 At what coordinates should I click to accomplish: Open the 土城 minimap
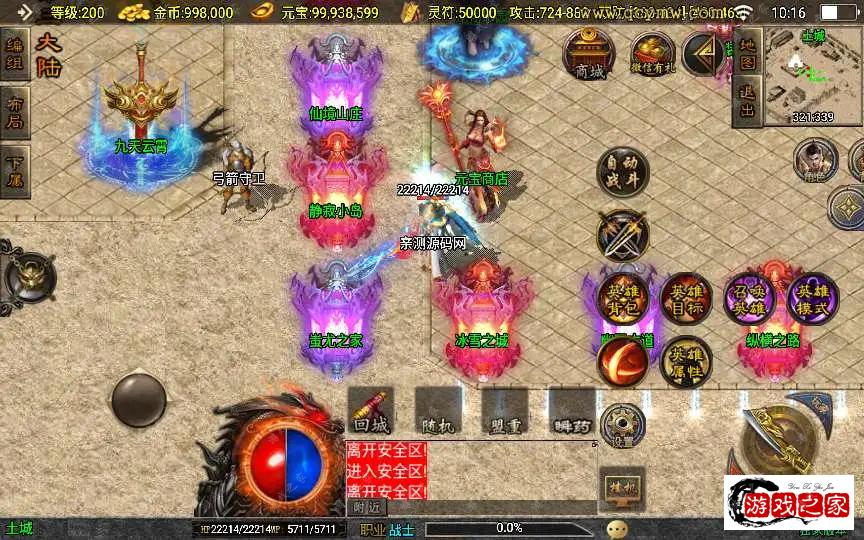[812, 73]
